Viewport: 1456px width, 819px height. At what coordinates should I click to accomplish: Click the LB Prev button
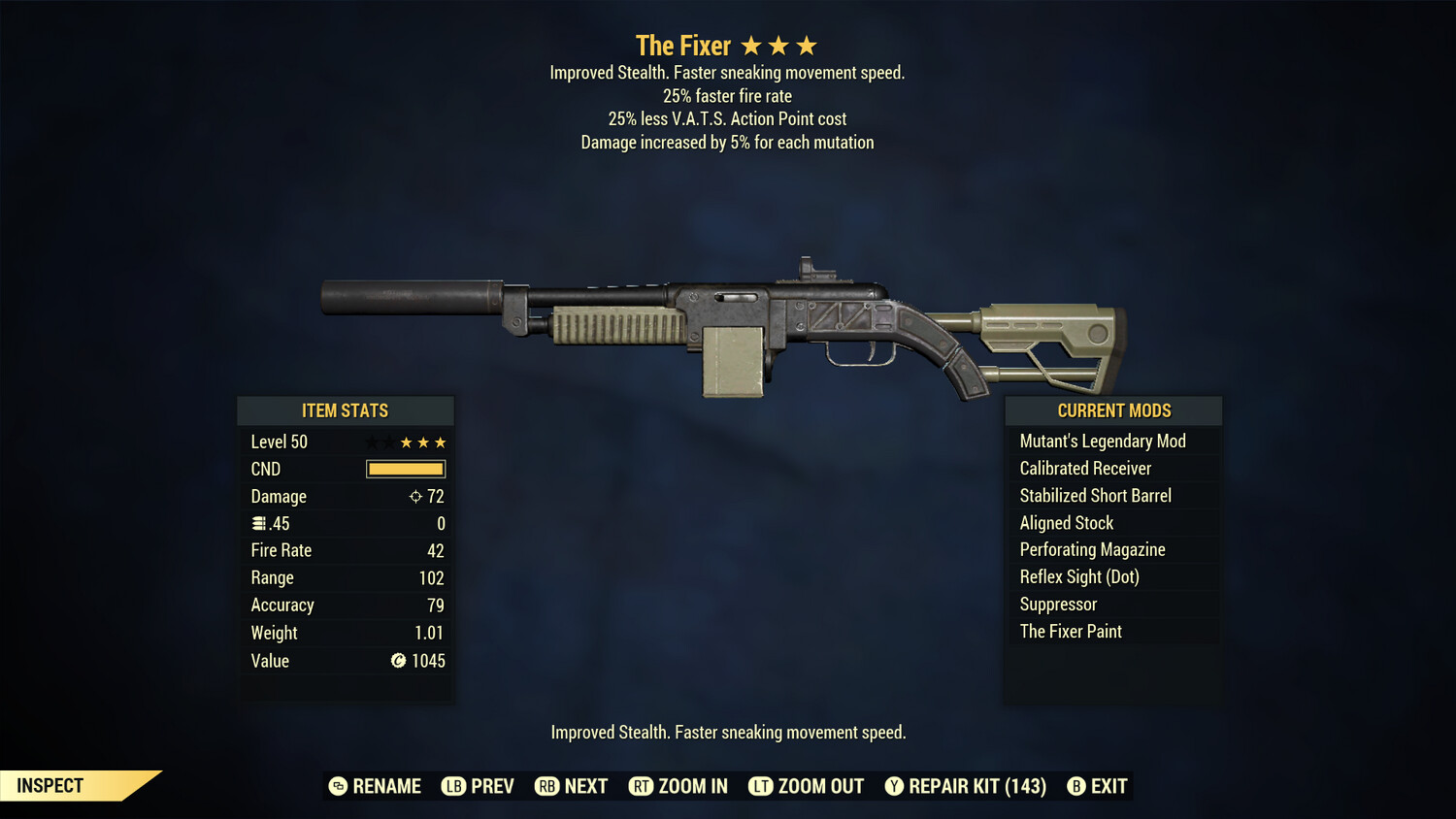click(479, 786)
